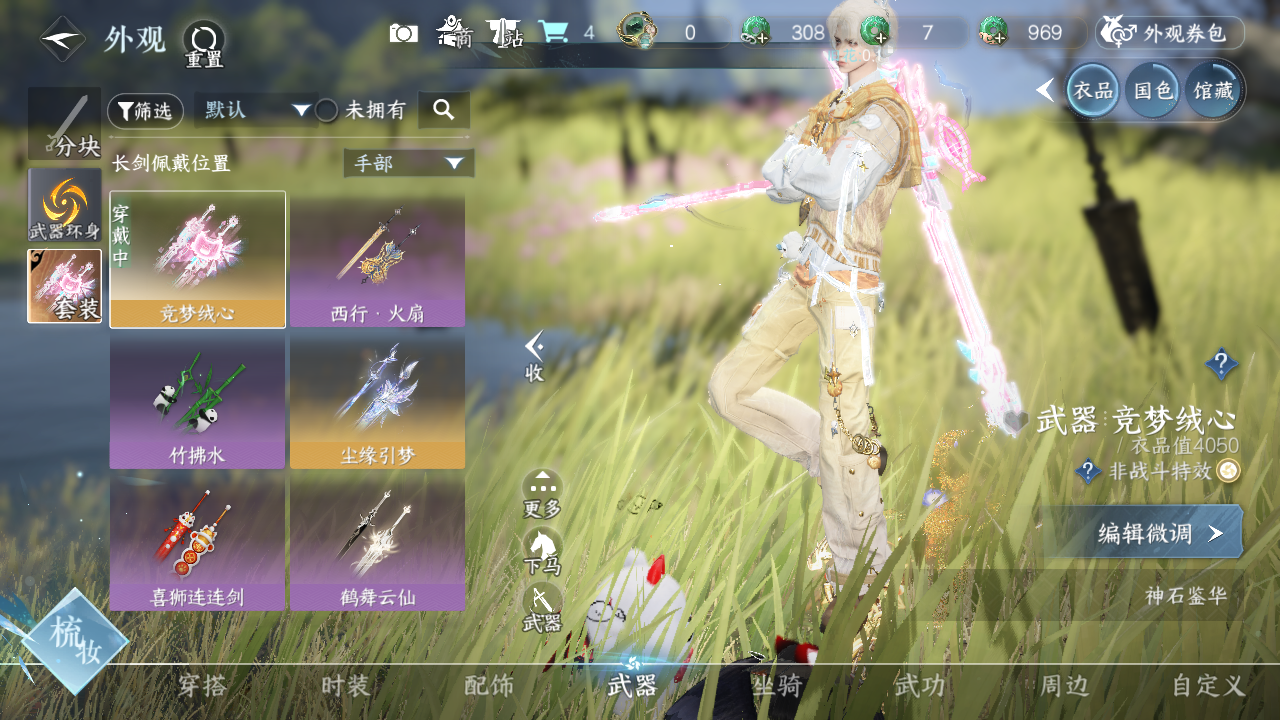The width and height of the screenshot is (1280, 720).
Task: Choose the 尘缘引梦 weapon skin
Action: click(x=377, y=402)
